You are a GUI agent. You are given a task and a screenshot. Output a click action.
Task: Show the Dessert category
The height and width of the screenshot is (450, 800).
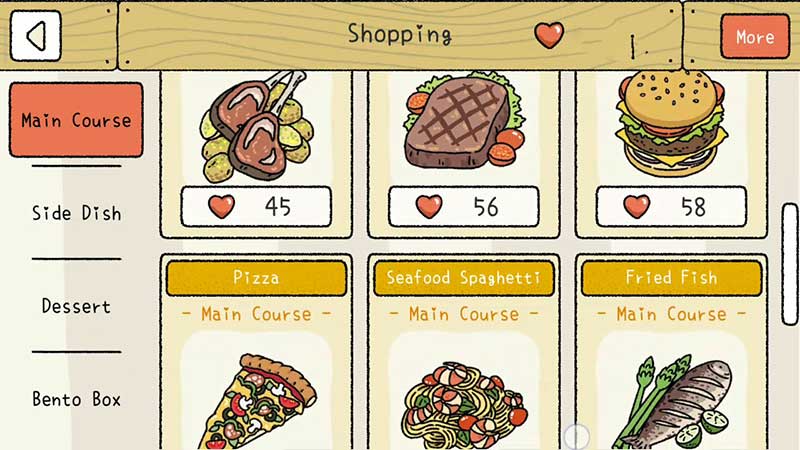[x=76, y=306]
